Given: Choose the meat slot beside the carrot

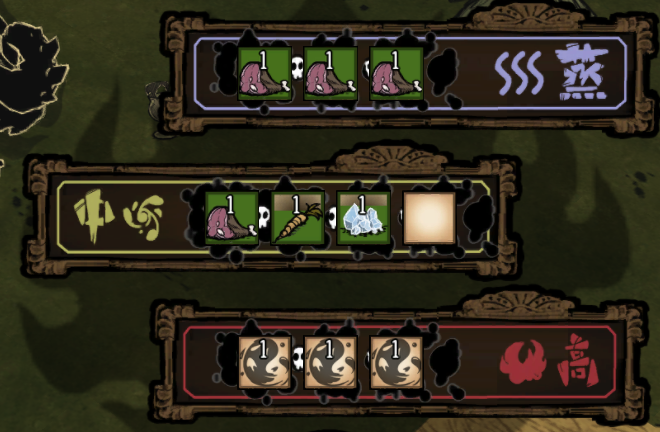Looking at the screenshot, I should (x=232, y=217).
